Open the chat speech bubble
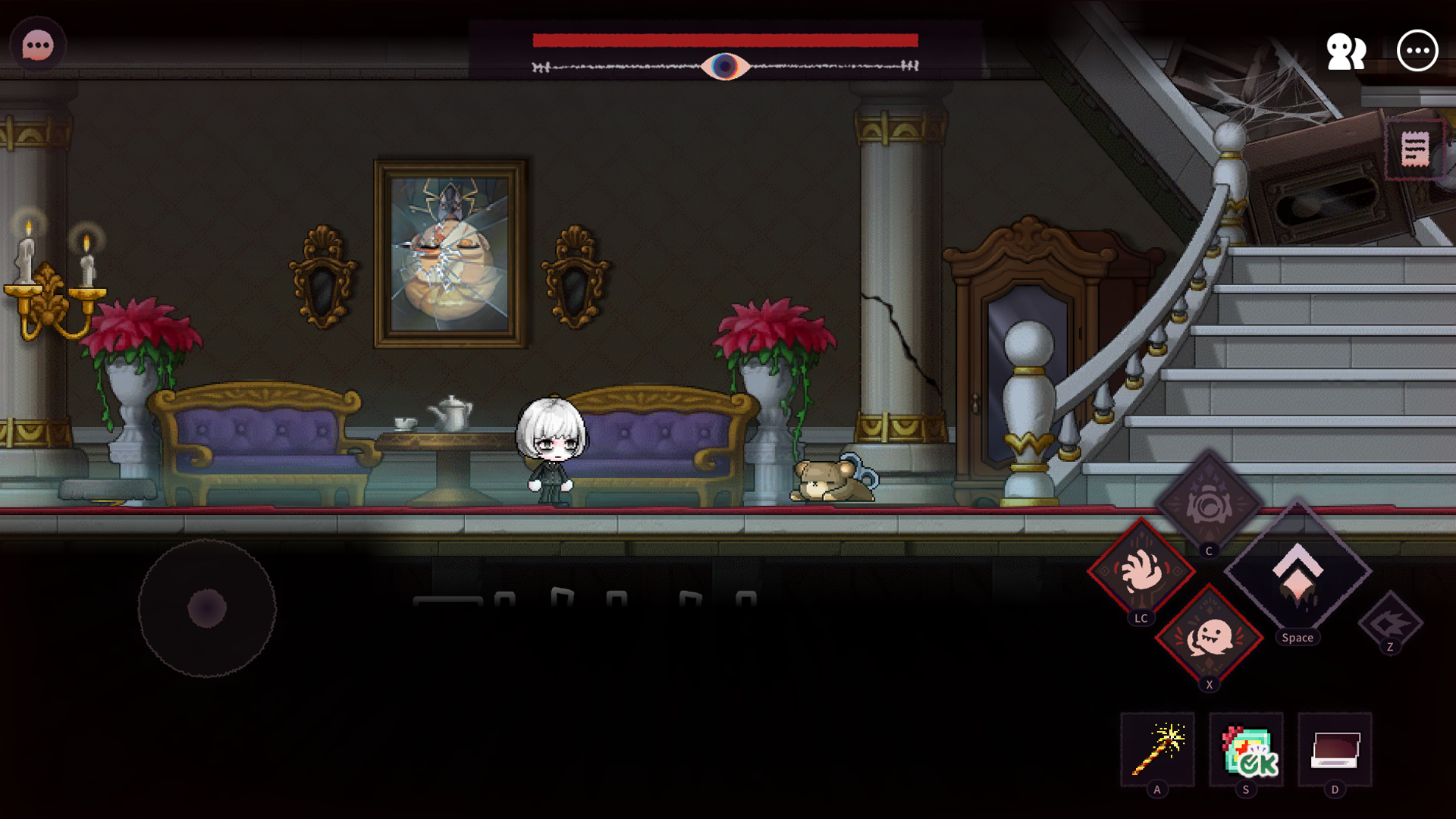 pos(38,46)
